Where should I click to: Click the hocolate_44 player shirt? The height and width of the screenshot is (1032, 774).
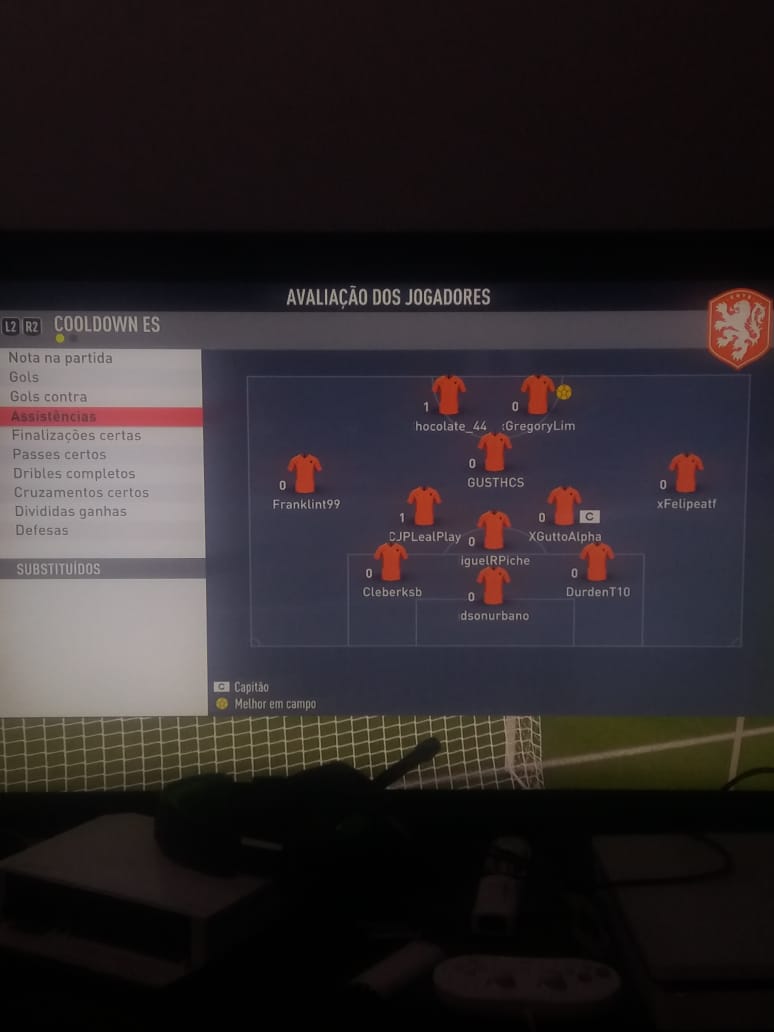[449, 395]
